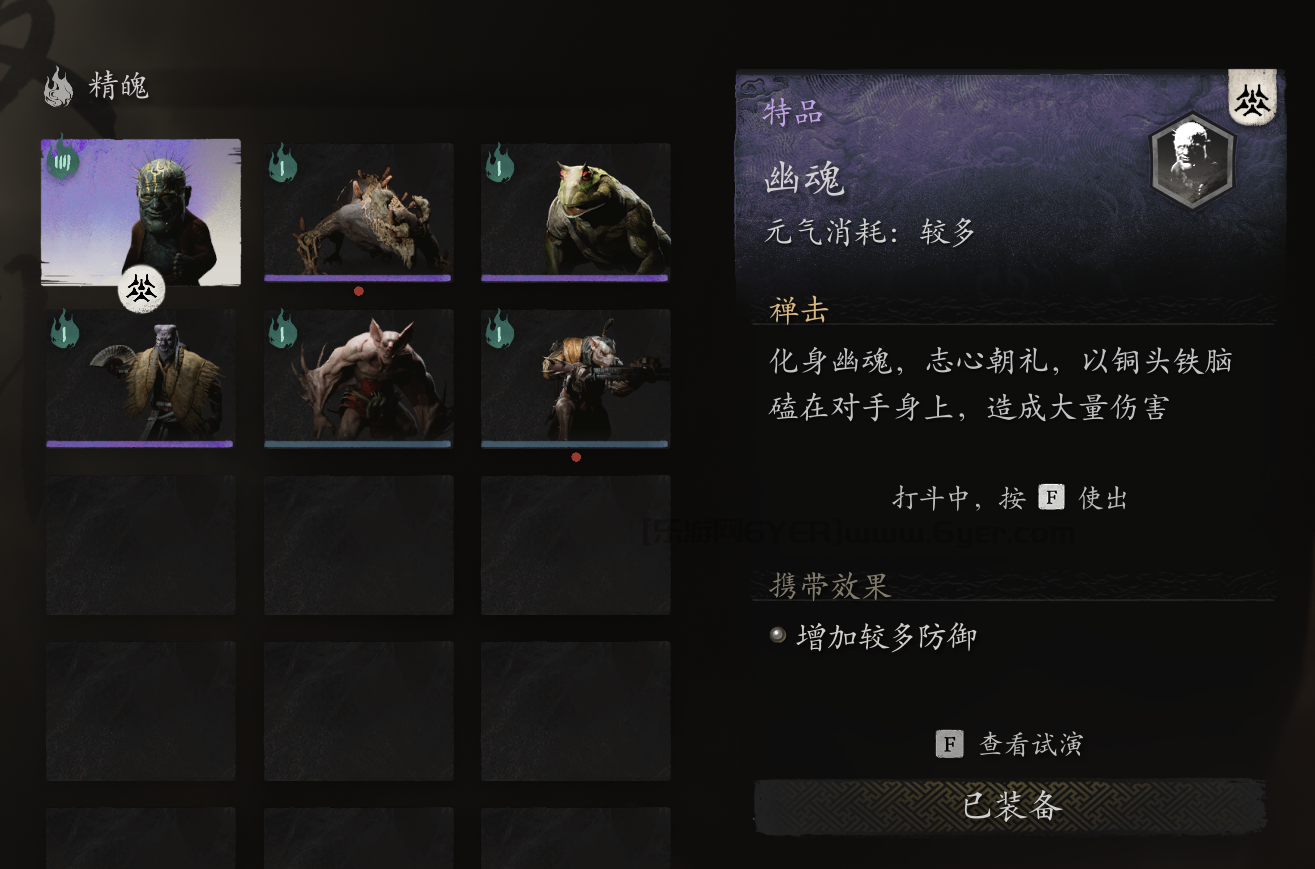Click the 炏 badge on the 幽魂 thumbnail
The image size is (1315, 869).
pos(141,289)
